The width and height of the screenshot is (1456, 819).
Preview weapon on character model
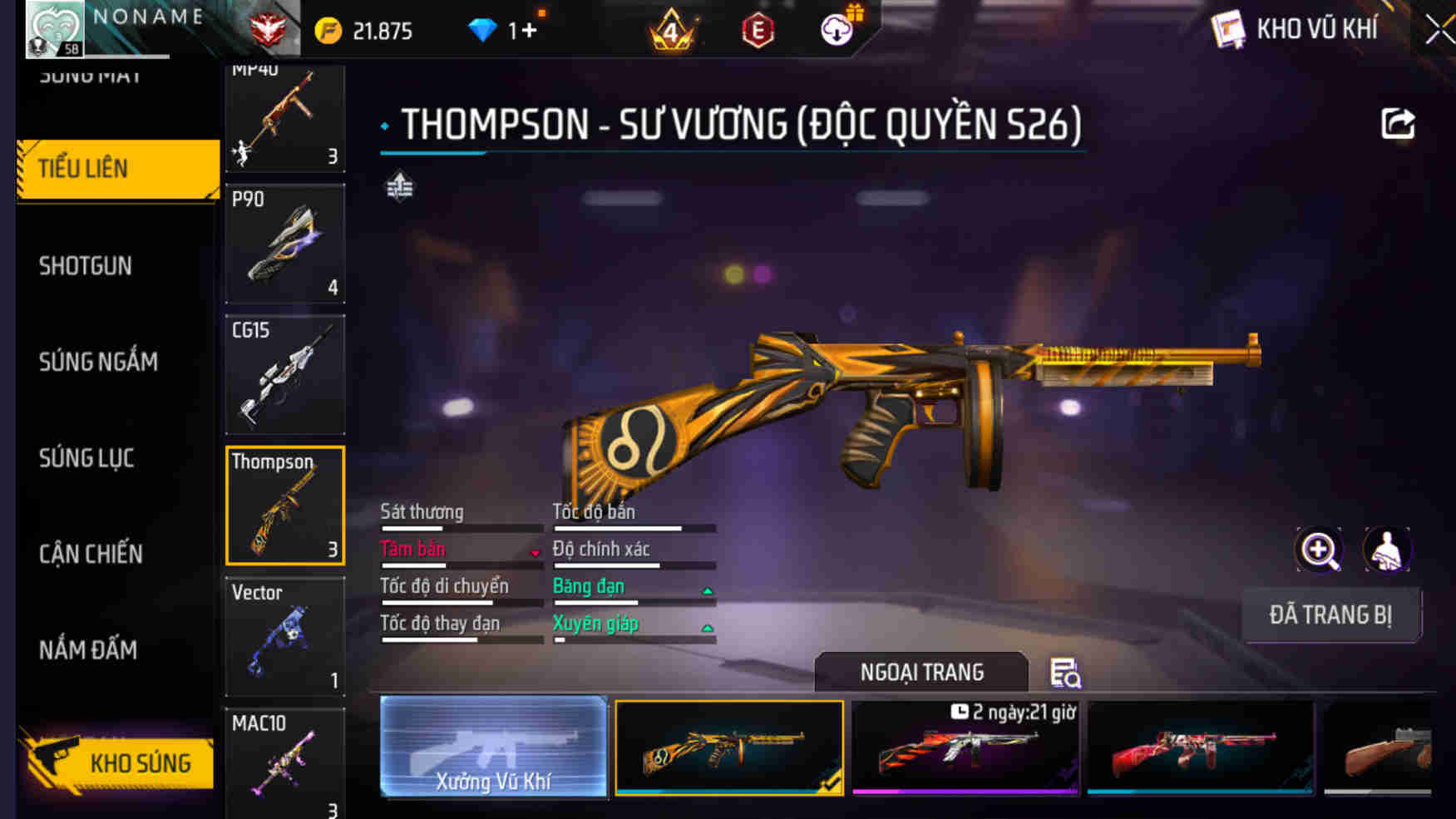coord(1388,550)
